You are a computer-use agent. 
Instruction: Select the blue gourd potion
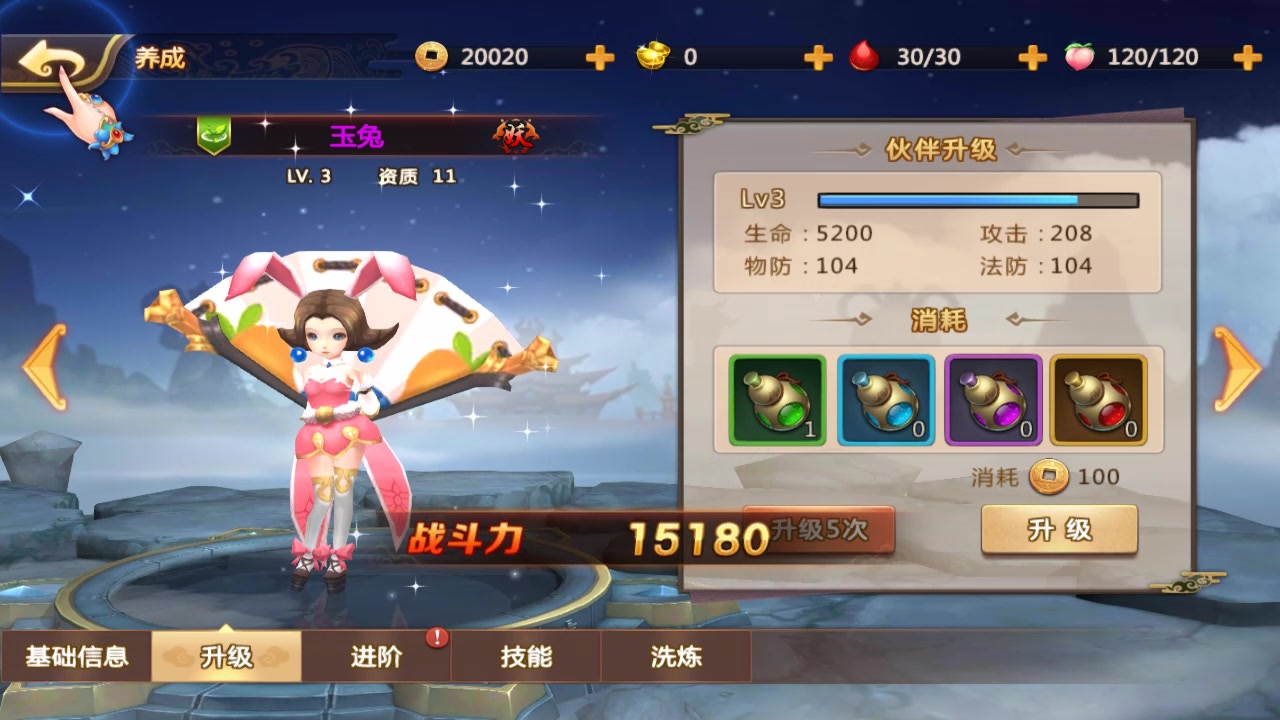coord(886,399)
